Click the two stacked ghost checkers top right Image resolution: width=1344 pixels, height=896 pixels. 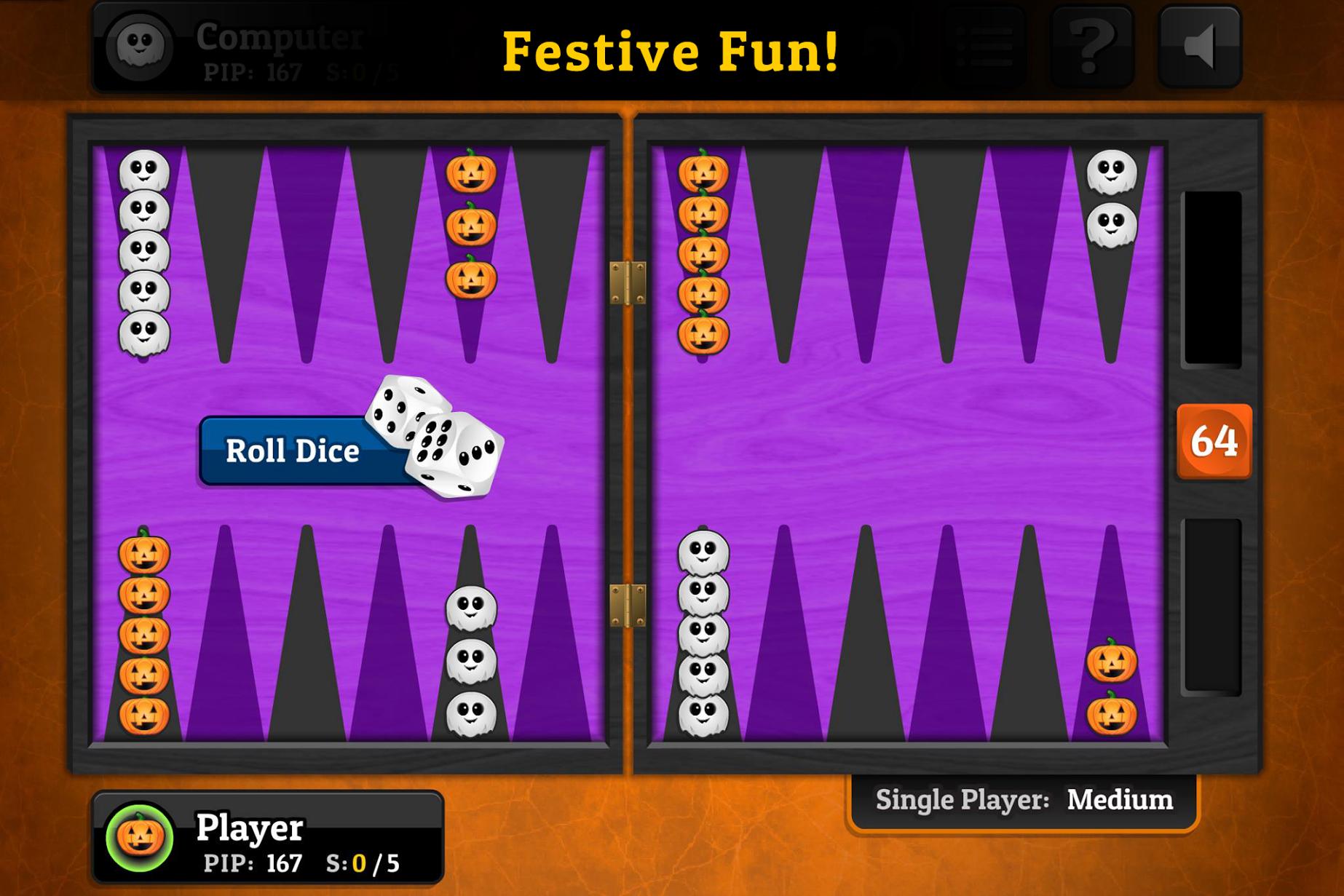click(1110, 198)
